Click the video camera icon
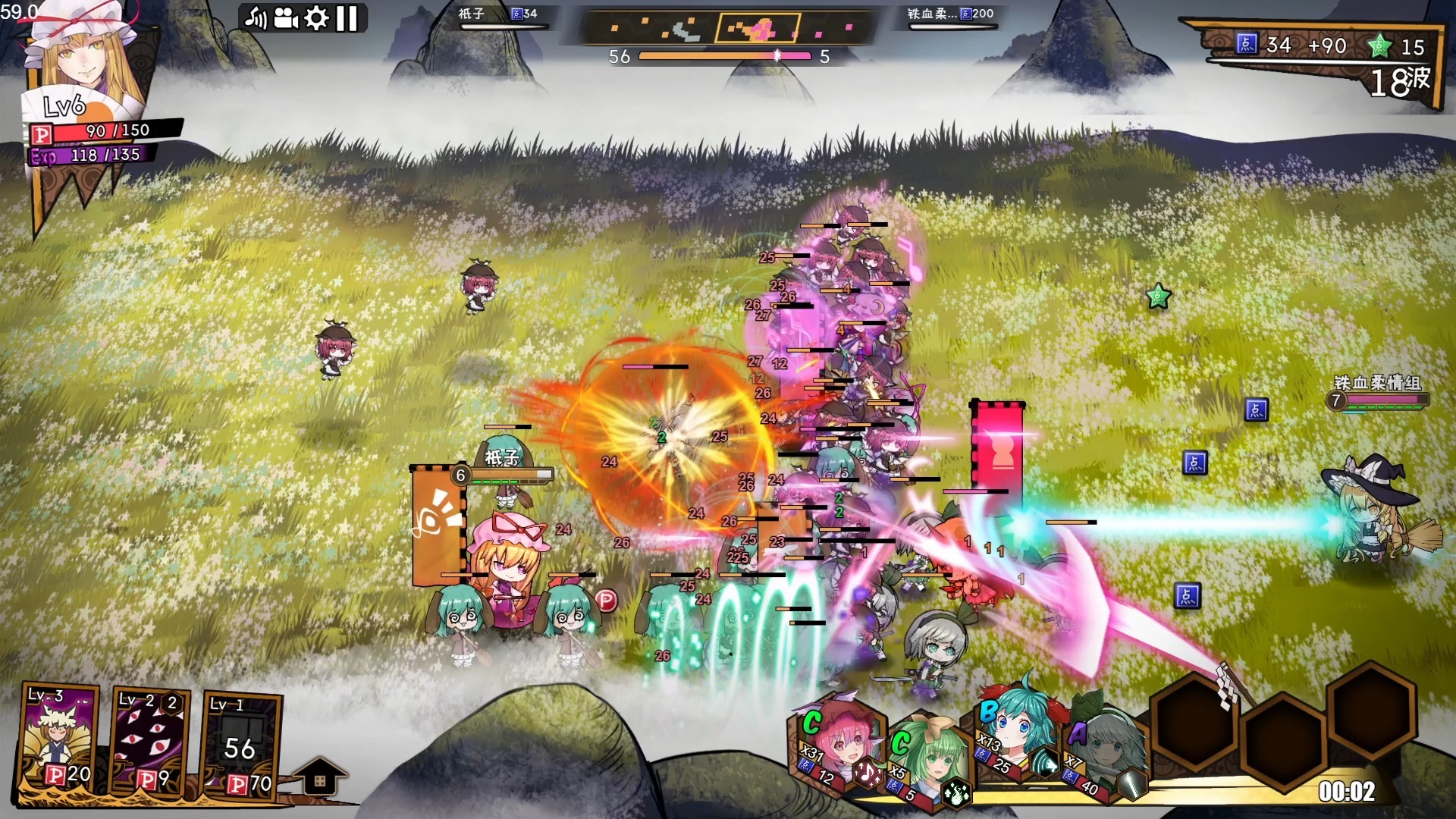The image size is (1456, 819). click(x=286, y=18)
